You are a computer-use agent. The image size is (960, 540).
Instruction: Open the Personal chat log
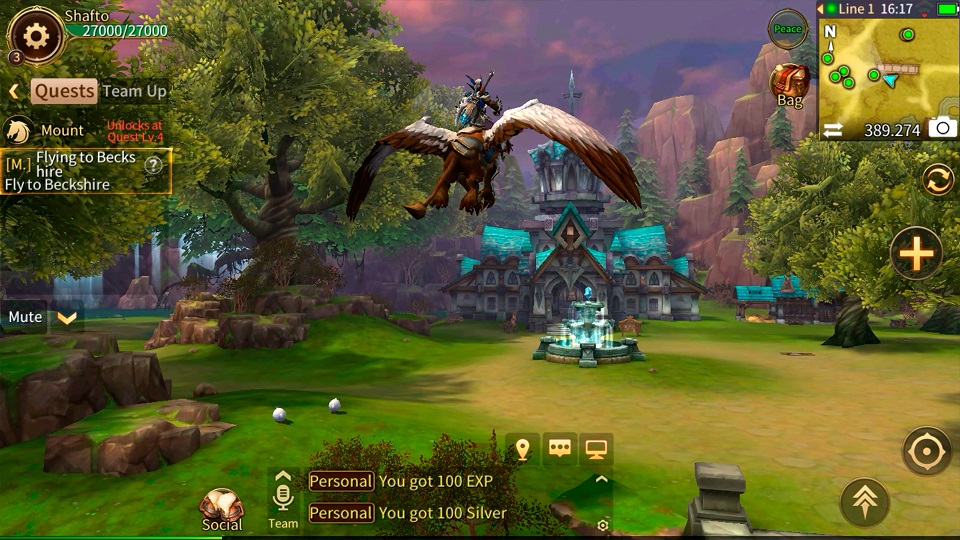[x=340, y=482]
